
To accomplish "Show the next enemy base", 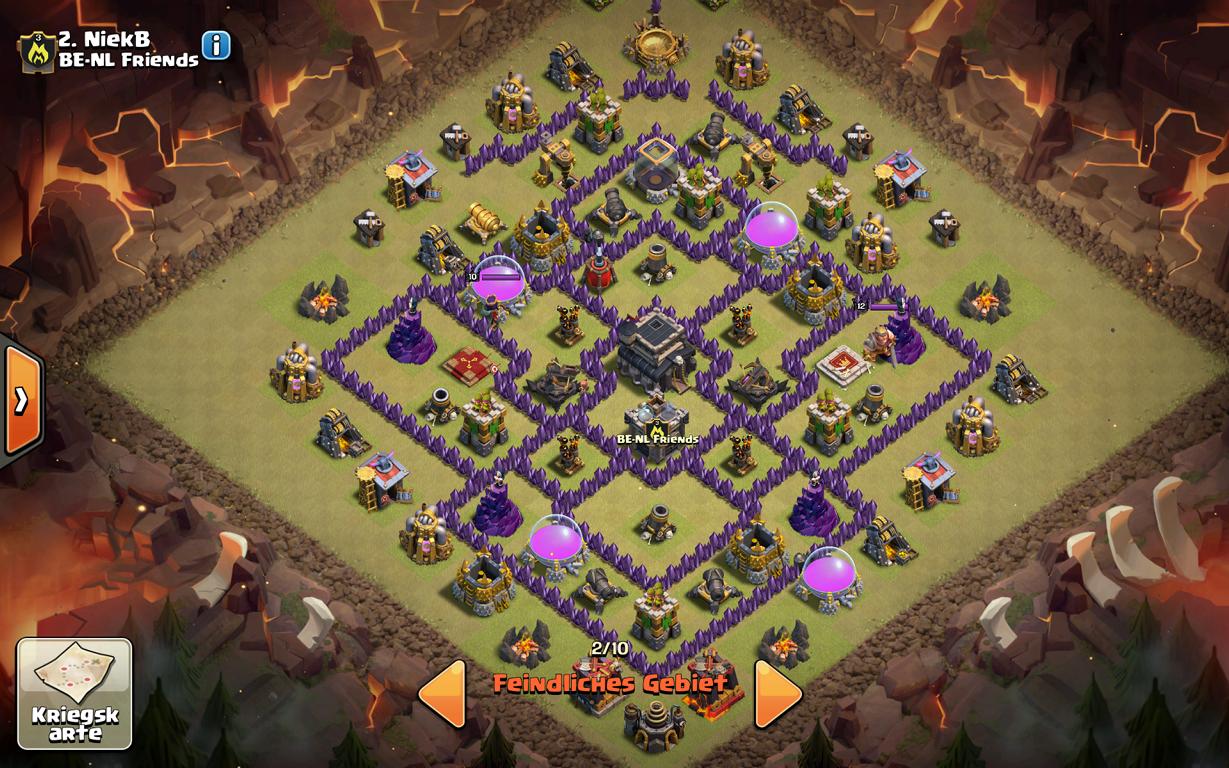I will [x=777, y=693].
